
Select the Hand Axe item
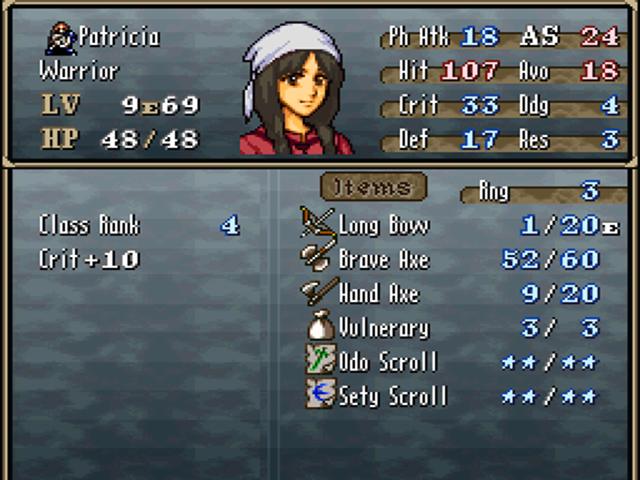(x=378, y=293)
